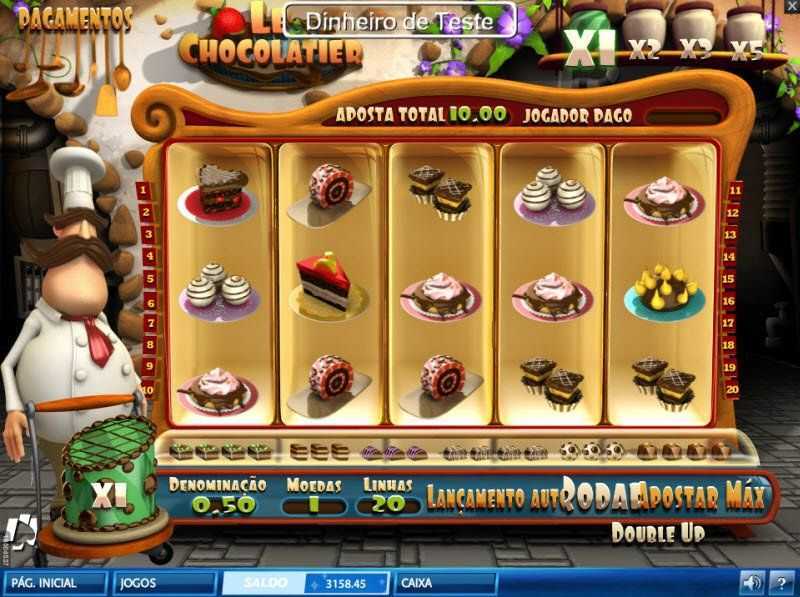Go to Pág. Inicial
Image resolution: width=800 pixels, height=597 pixels.
click(x=55, y=581)
